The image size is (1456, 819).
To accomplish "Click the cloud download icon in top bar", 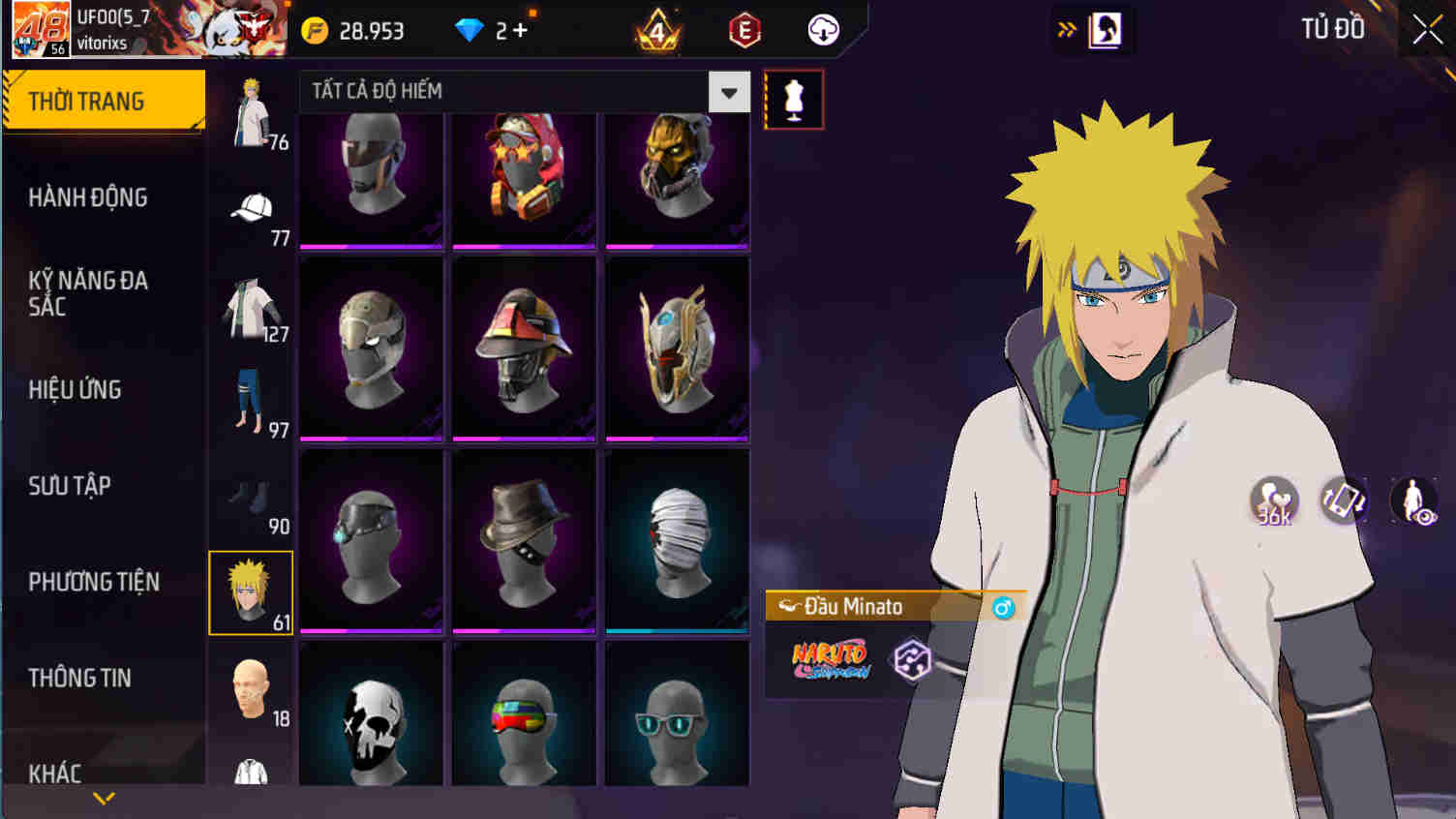I will [x=824, y=30].
